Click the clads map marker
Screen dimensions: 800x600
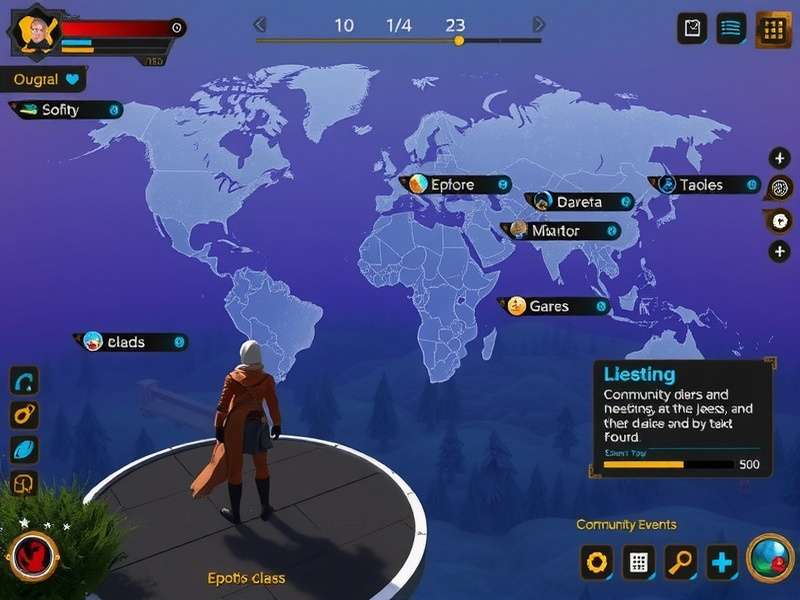[130, 342]
